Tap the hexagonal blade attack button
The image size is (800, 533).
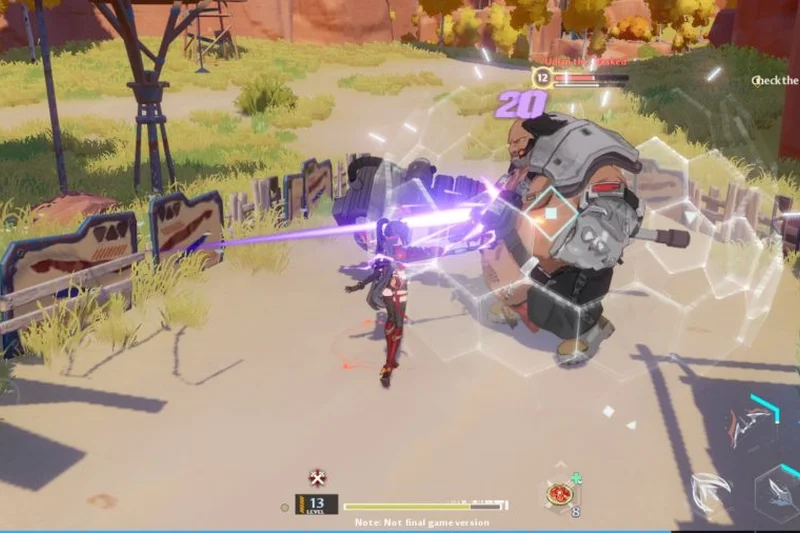point(779,497)
